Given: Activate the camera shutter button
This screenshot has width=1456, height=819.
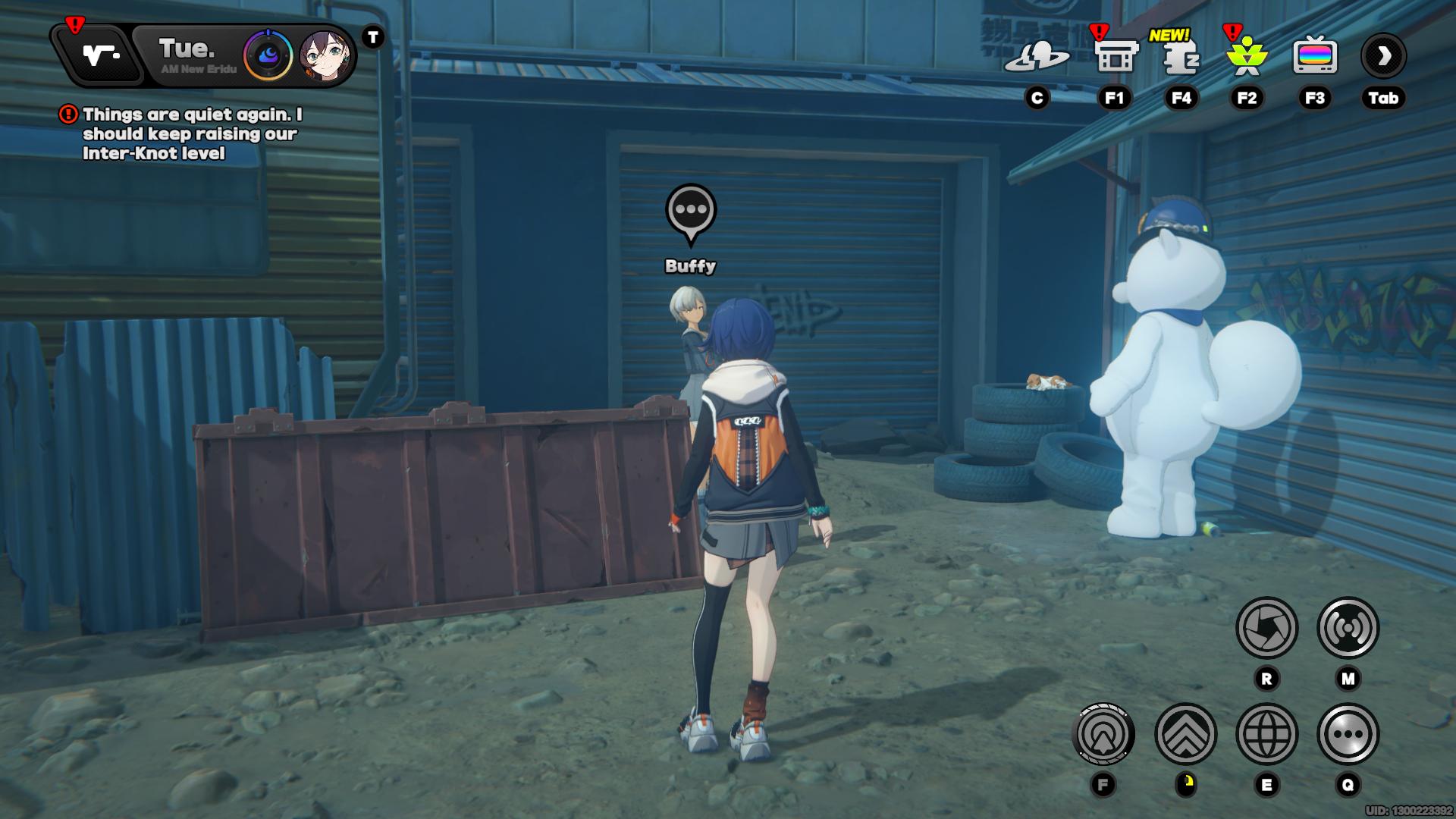Looking at the screenshot, I should pyautogui.click(x=1266, y=628).
